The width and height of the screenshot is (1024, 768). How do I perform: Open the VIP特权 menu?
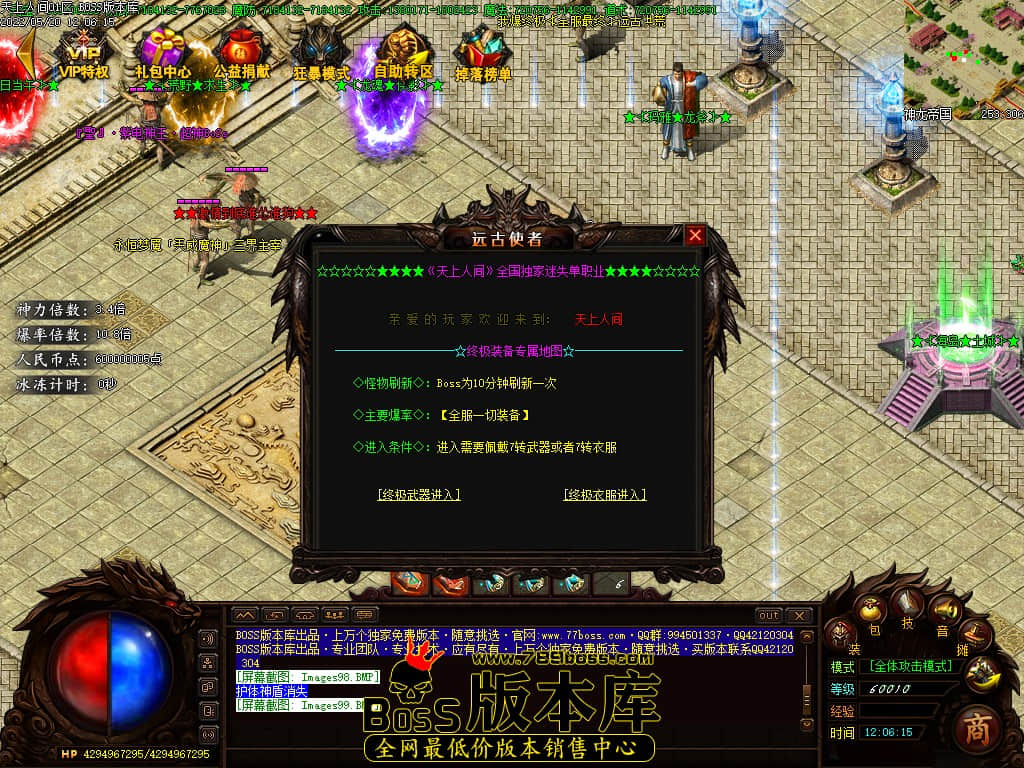pyautogui.click(x=83, y=55)
